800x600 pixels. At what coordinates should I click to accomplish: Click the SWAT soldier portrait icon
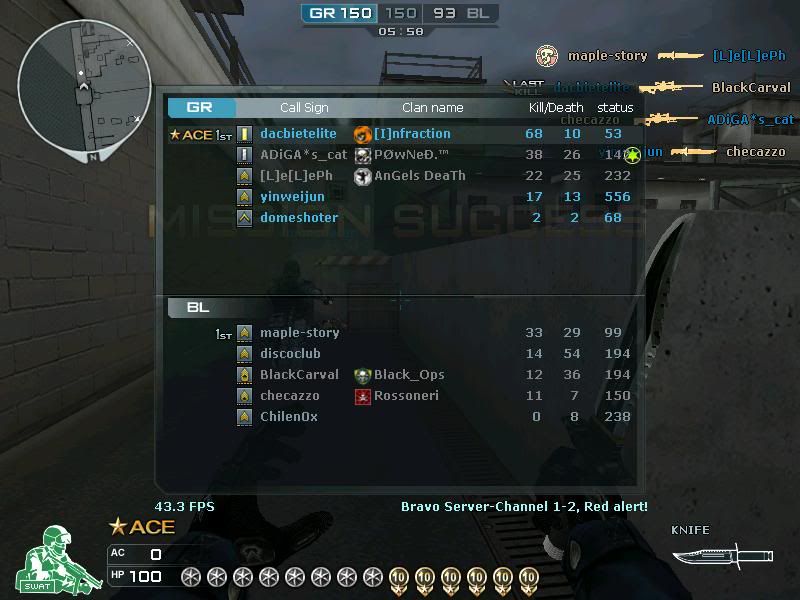click(48, 557)
